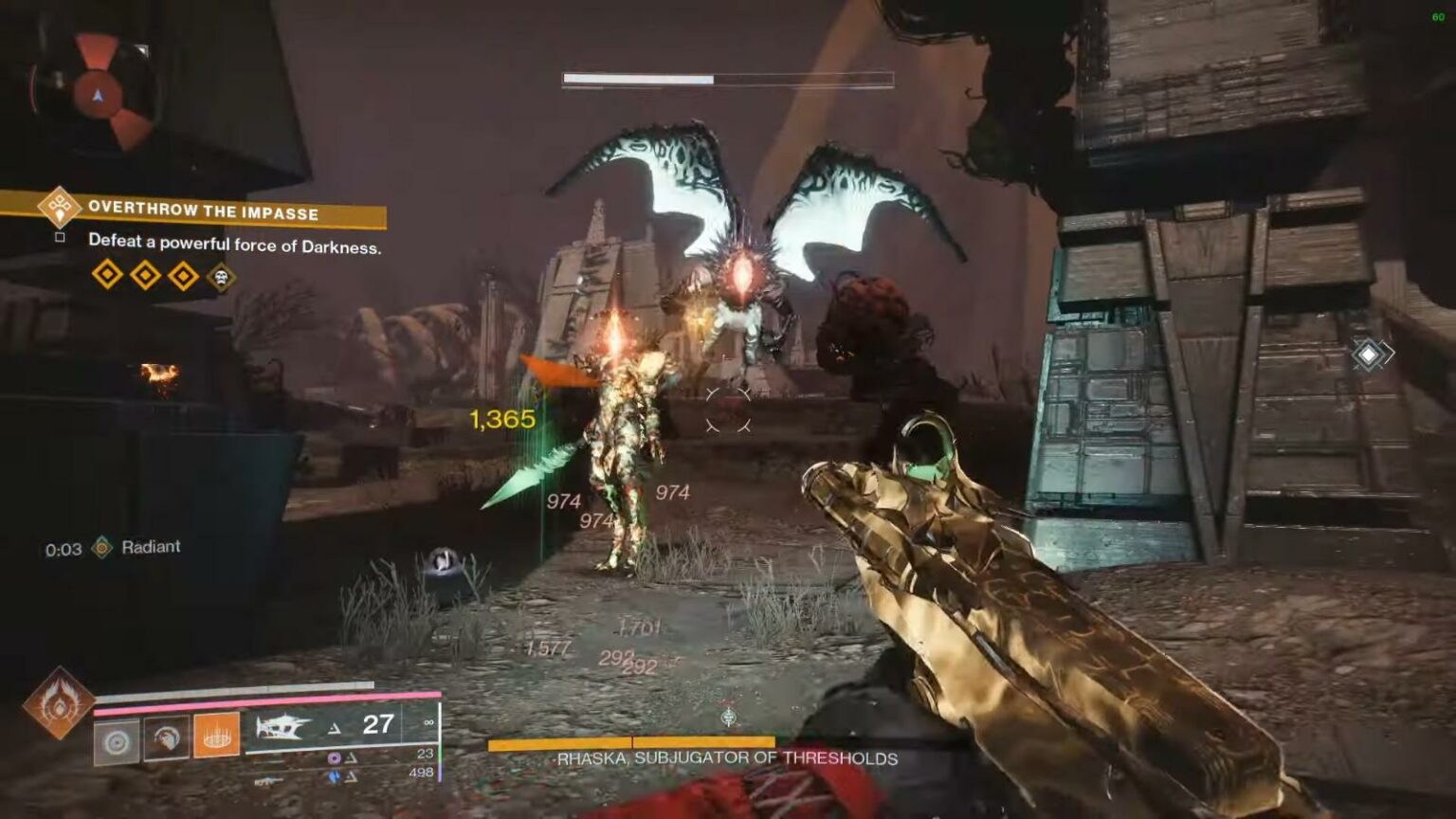Toggle the objective checkbox beside Defeat text

pos(61,239)
